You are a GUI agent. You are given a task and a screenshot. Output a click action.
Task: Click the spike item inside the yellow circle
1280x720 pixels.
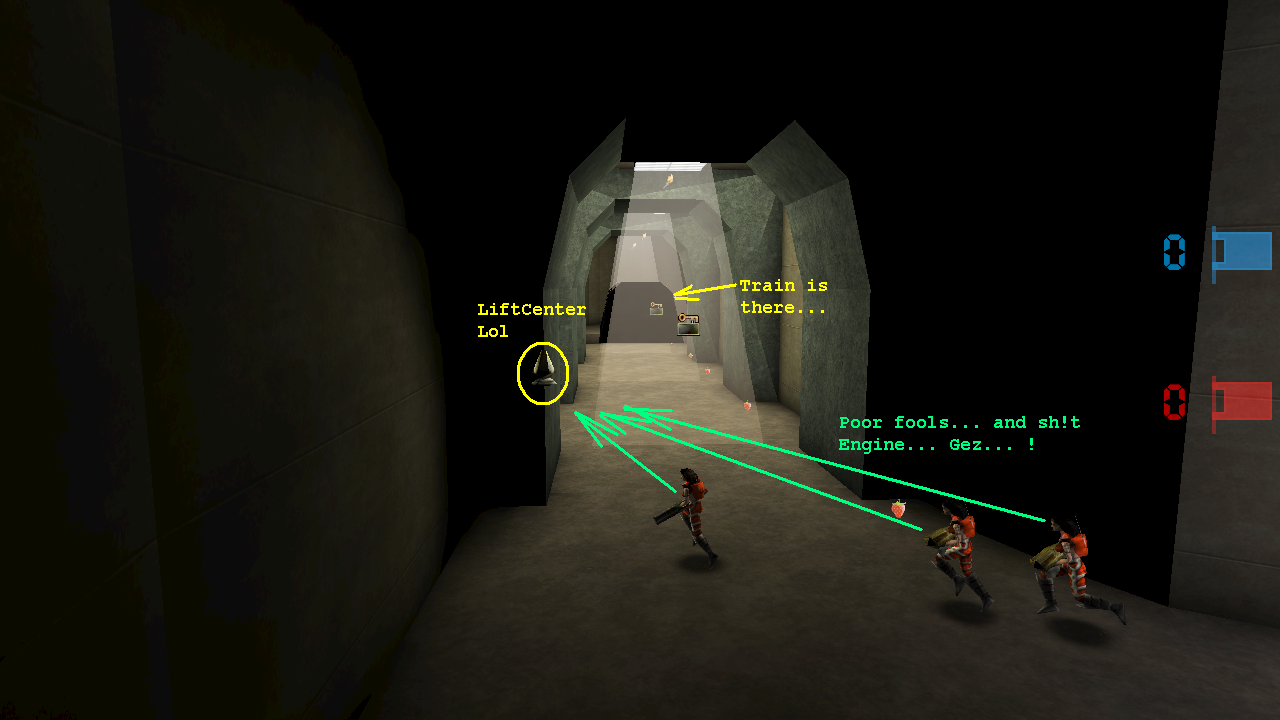[x=541, y=372]
